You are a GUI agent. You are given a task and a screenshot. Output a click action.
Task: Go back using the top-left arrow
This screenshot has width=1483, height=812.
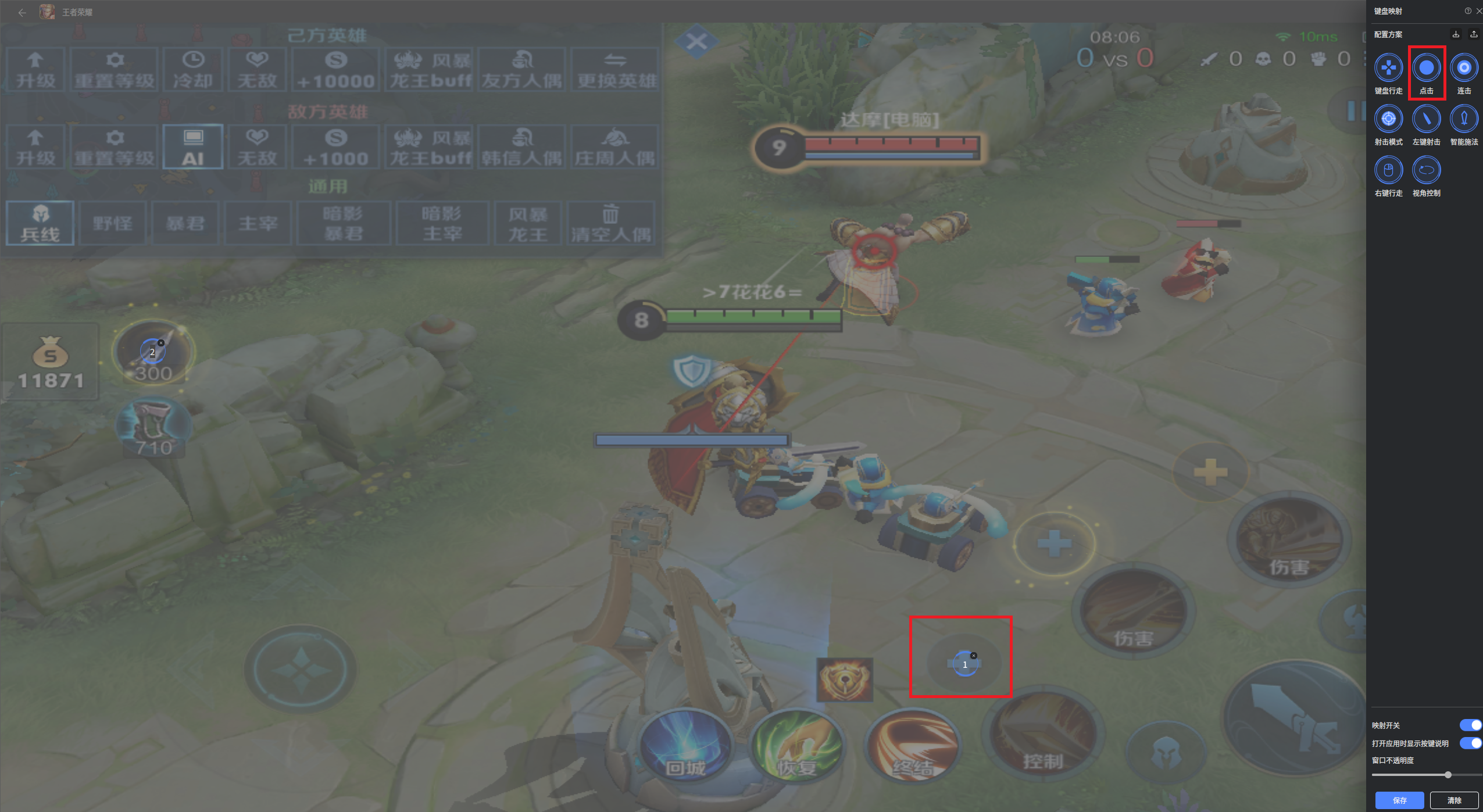point(22,12)
